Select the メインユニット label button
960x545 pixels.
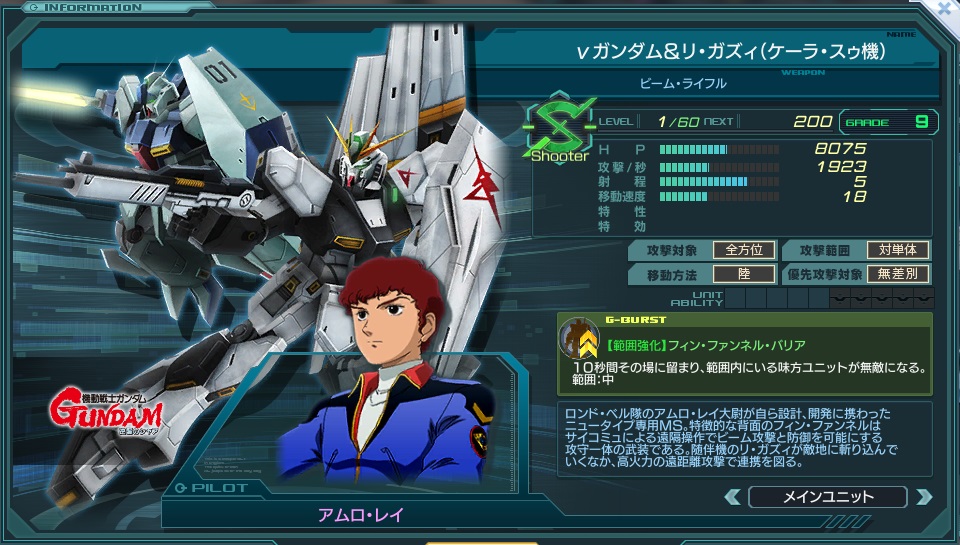827,497
